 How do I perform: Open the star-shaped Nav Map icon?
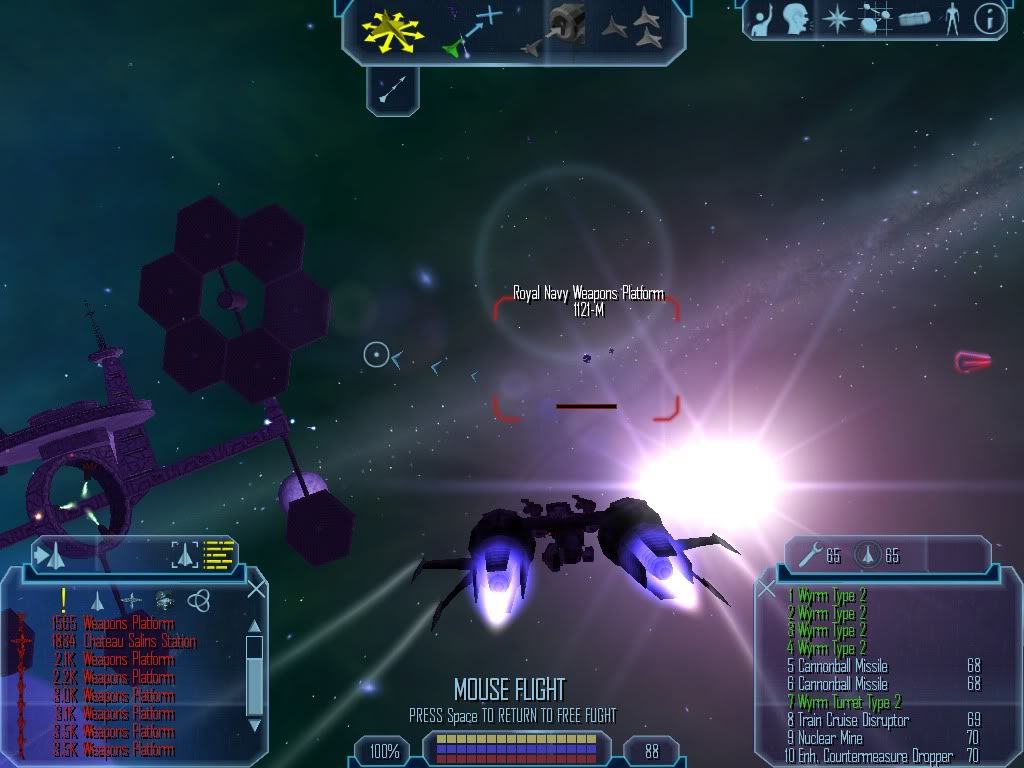(x=835, y=18)
